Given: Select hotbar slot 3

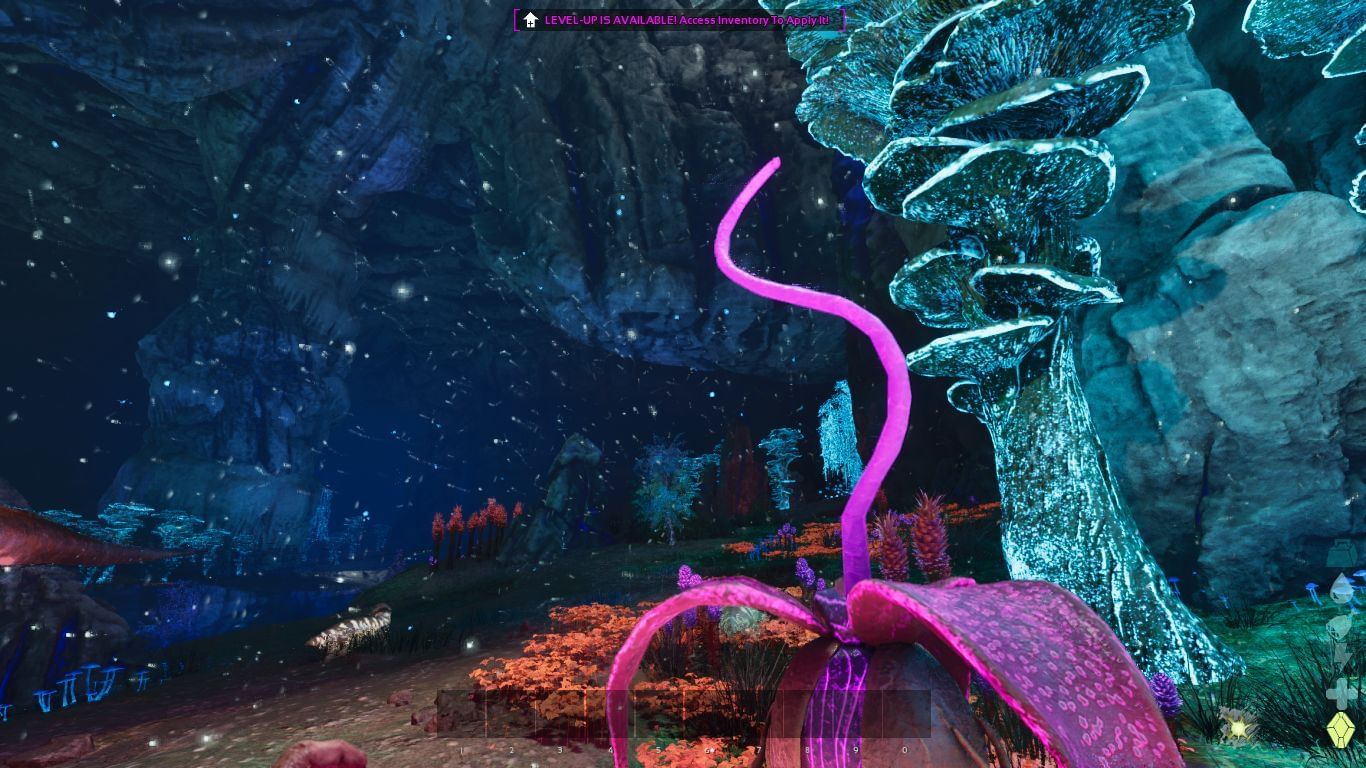Looking at the screenshot, I should point(560,713).
